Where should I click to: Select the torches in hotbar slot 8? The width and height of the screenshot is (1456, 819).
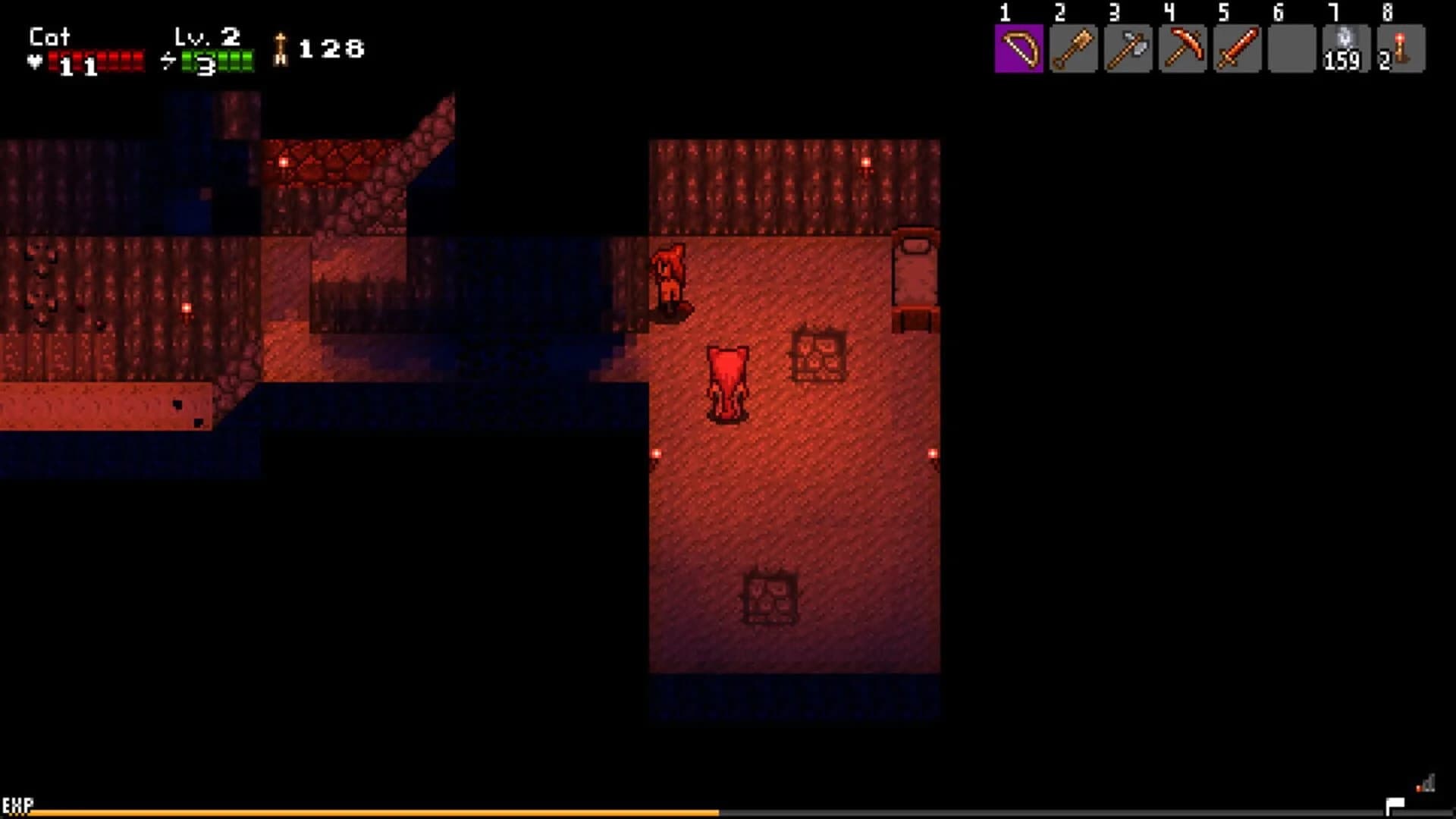(x=1399, y=49)
